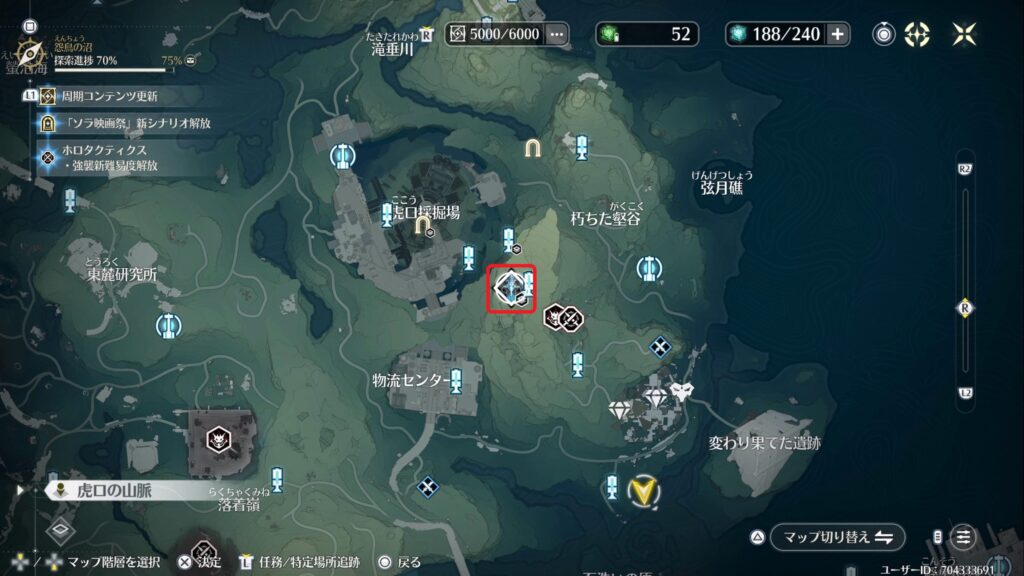Open the 5000/6000 ellipsis options button
This screenshot has height=576, width=1024.
[557, 34]
